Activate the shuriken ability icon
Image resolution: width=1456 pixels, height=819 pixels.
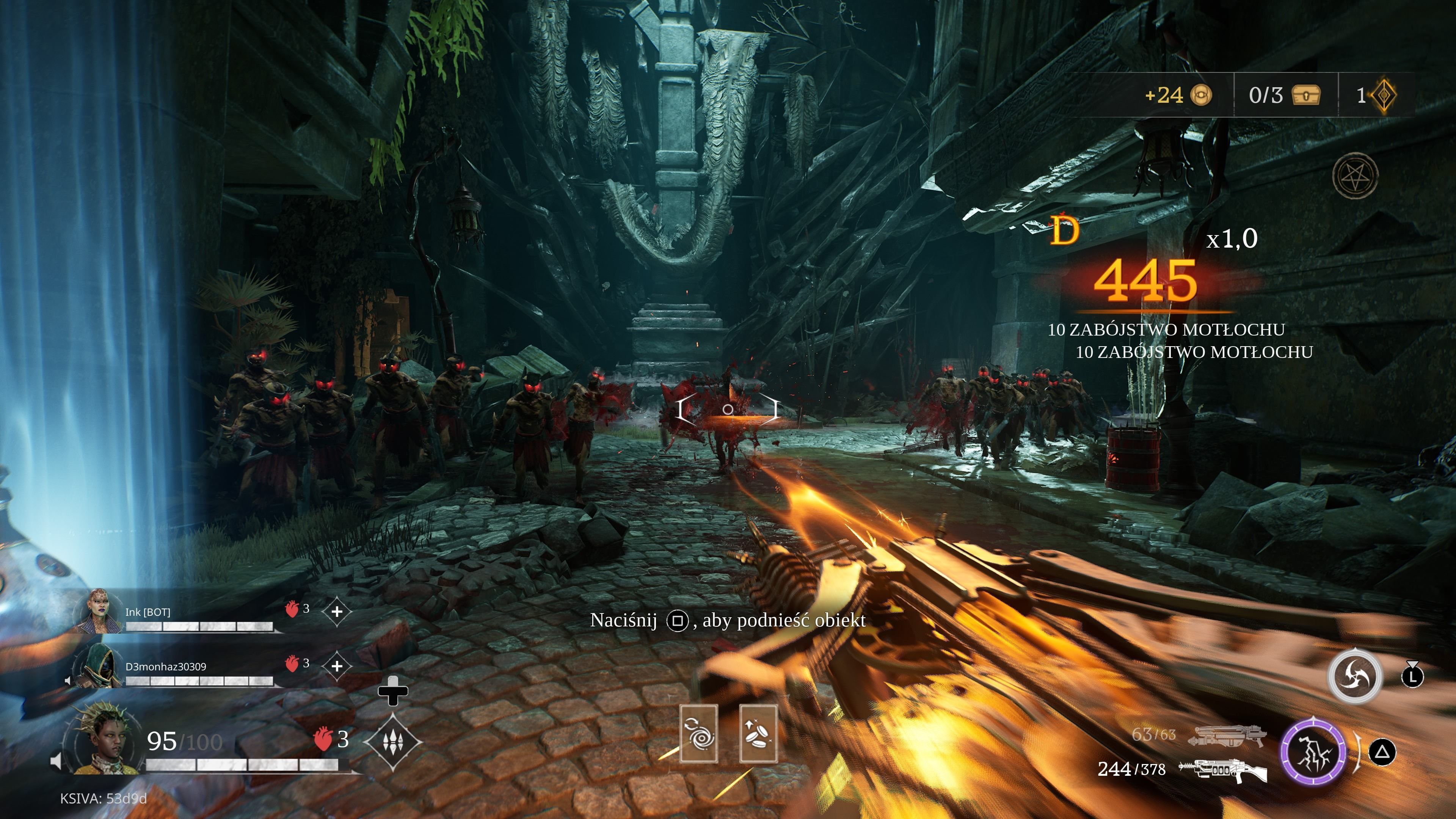[x=1354, y=676]
